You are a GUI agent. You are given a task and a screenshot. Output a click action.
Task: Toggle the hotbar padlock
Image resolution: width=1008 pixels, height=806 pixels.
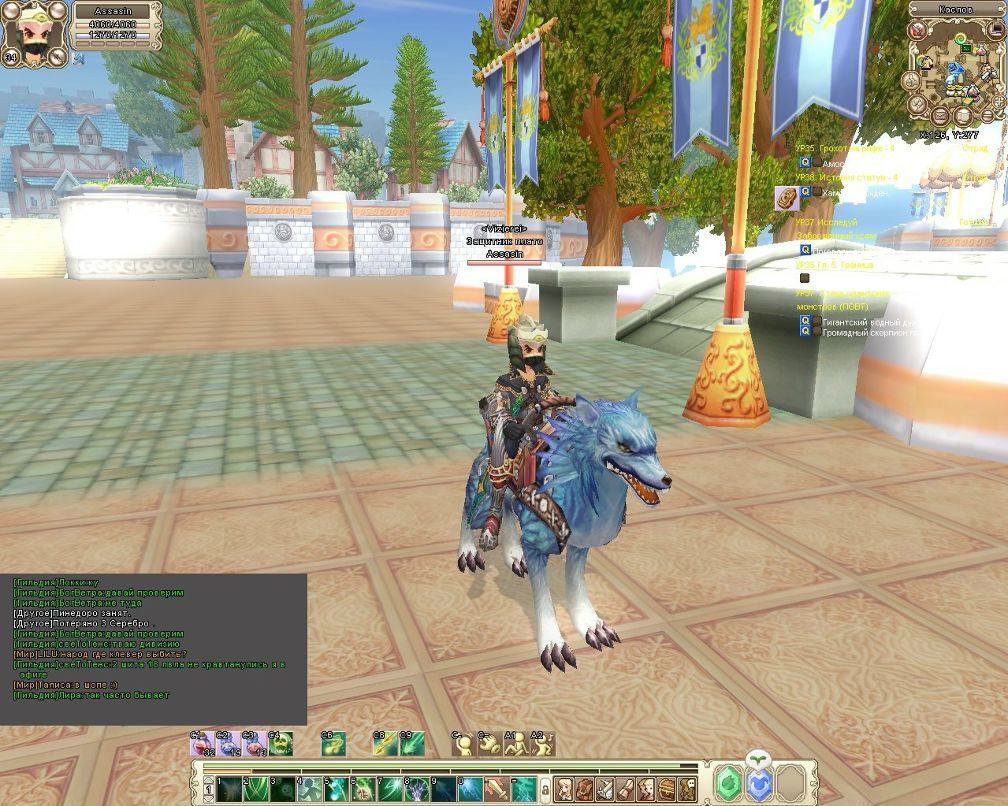pyautogui.click(x=546, y=788)
